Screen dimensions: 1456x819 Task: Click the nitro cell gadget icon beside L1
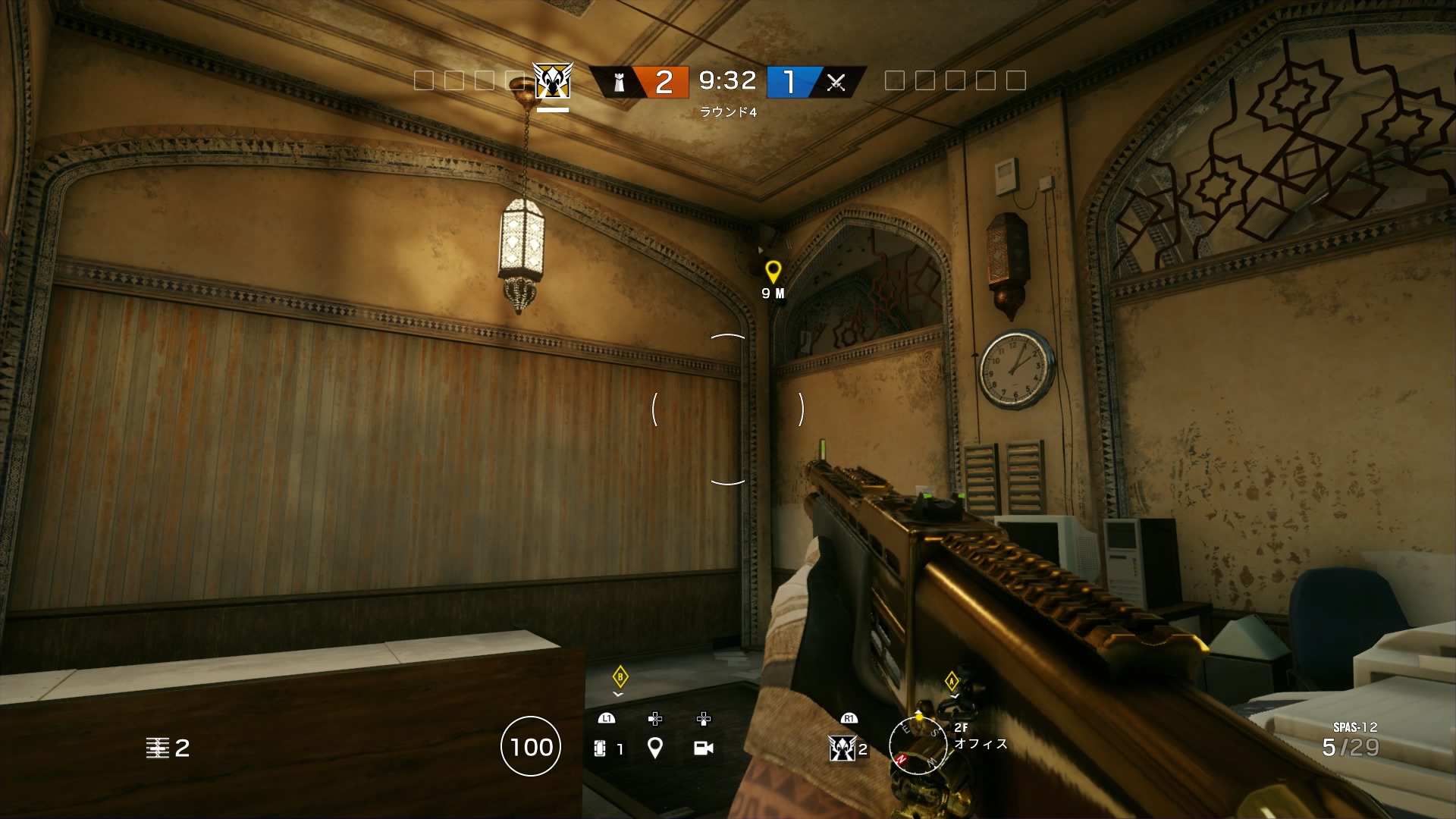click(601, 748)
